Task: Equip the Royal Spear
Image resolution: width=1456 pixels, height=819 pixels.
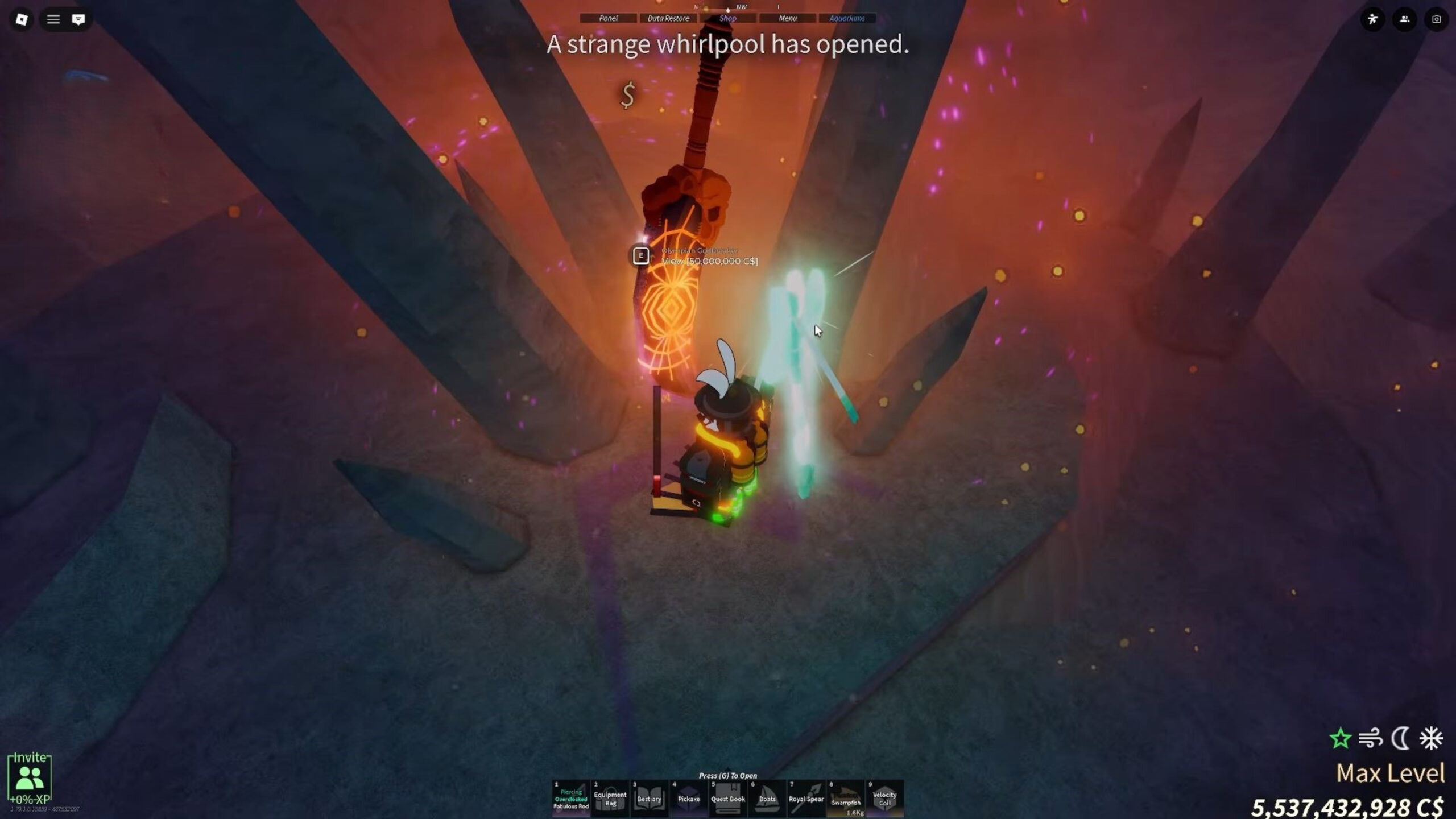Action: [806, 799]
